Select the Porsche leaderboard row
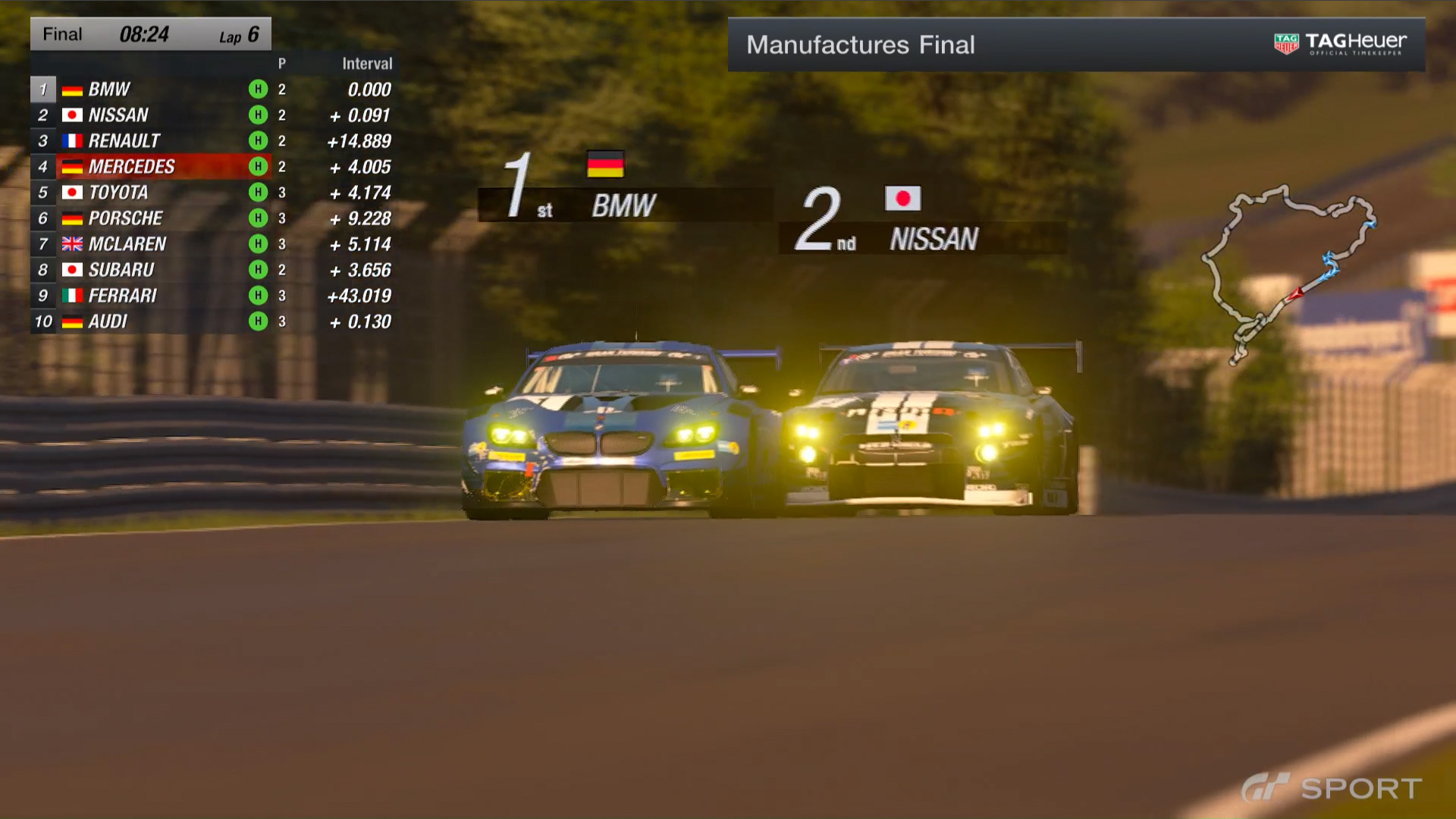The height and width of the screenshot is (819, 1456). (152, 218)
